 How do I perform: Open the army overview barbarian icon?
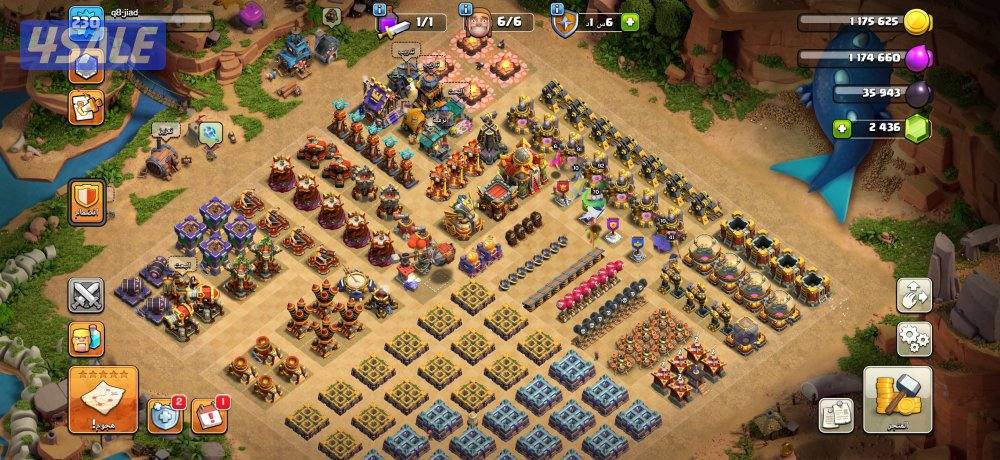coord(86,340)
